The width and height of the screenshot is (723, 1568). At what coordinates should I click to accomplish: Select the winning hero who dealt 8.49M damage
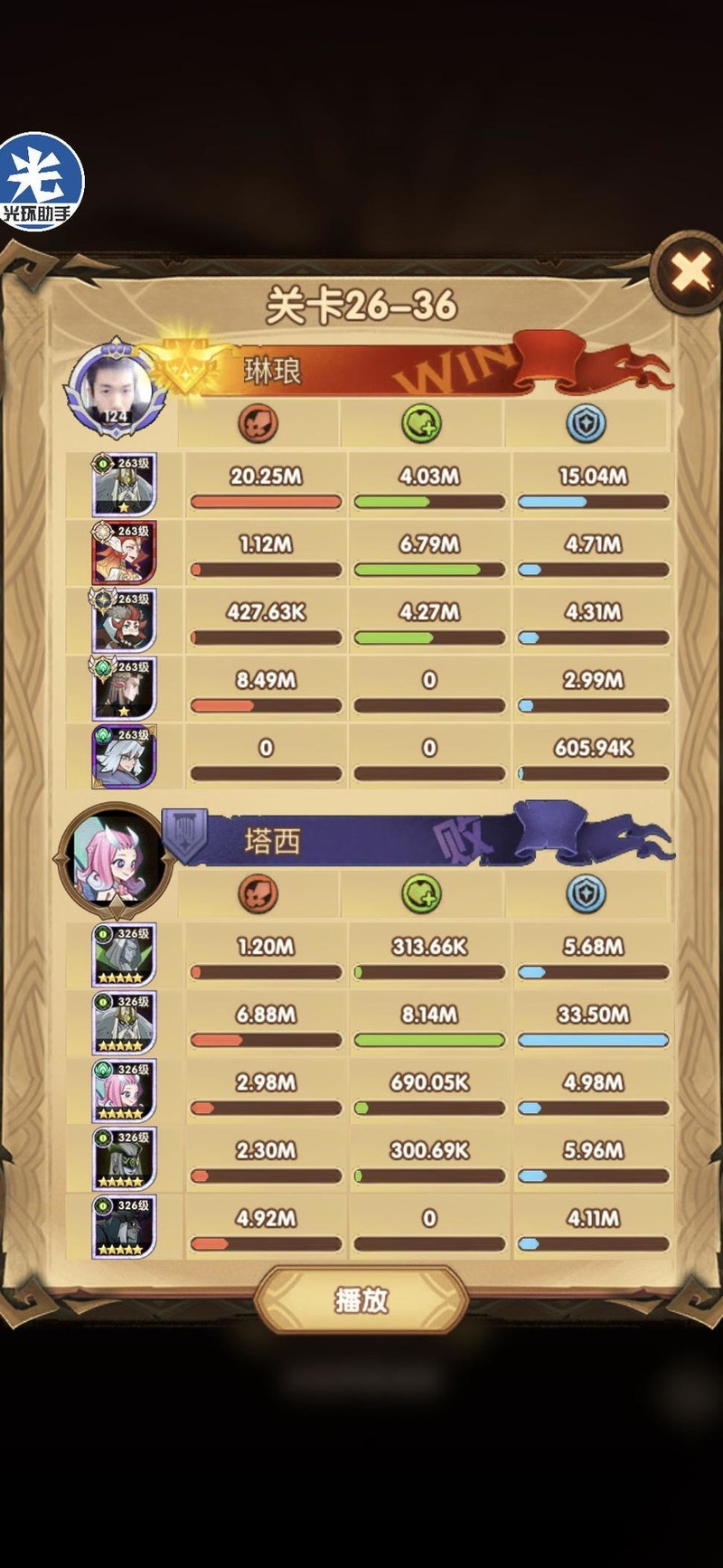pos(124,688)
